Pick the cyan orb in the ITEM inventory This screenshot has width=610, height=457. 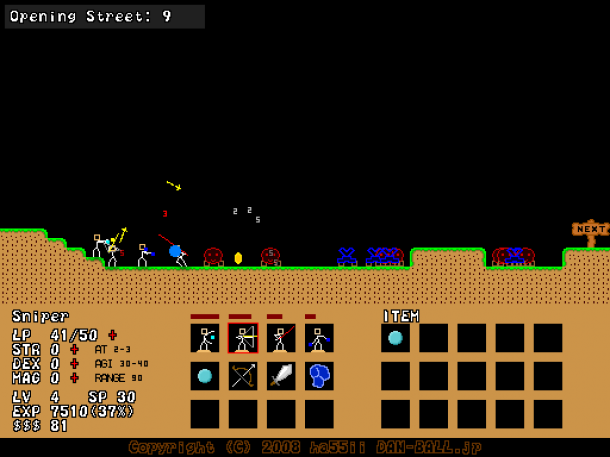(x=395, y=338)
